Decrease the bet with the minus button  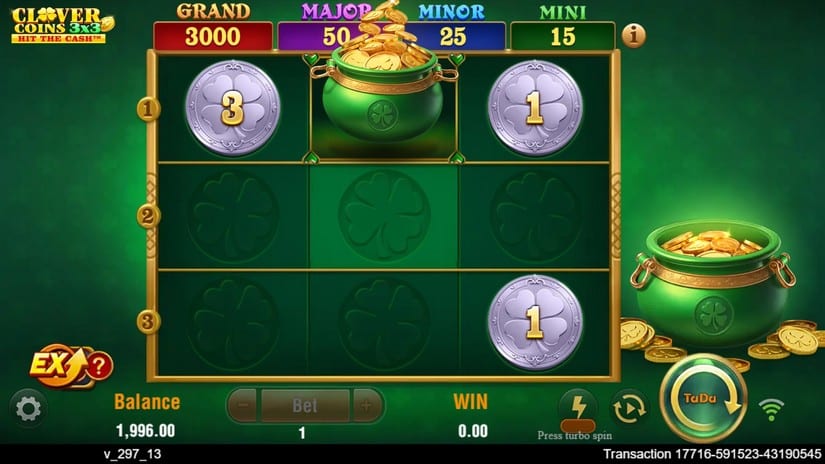pyautogui.click(x=243, y=406)
